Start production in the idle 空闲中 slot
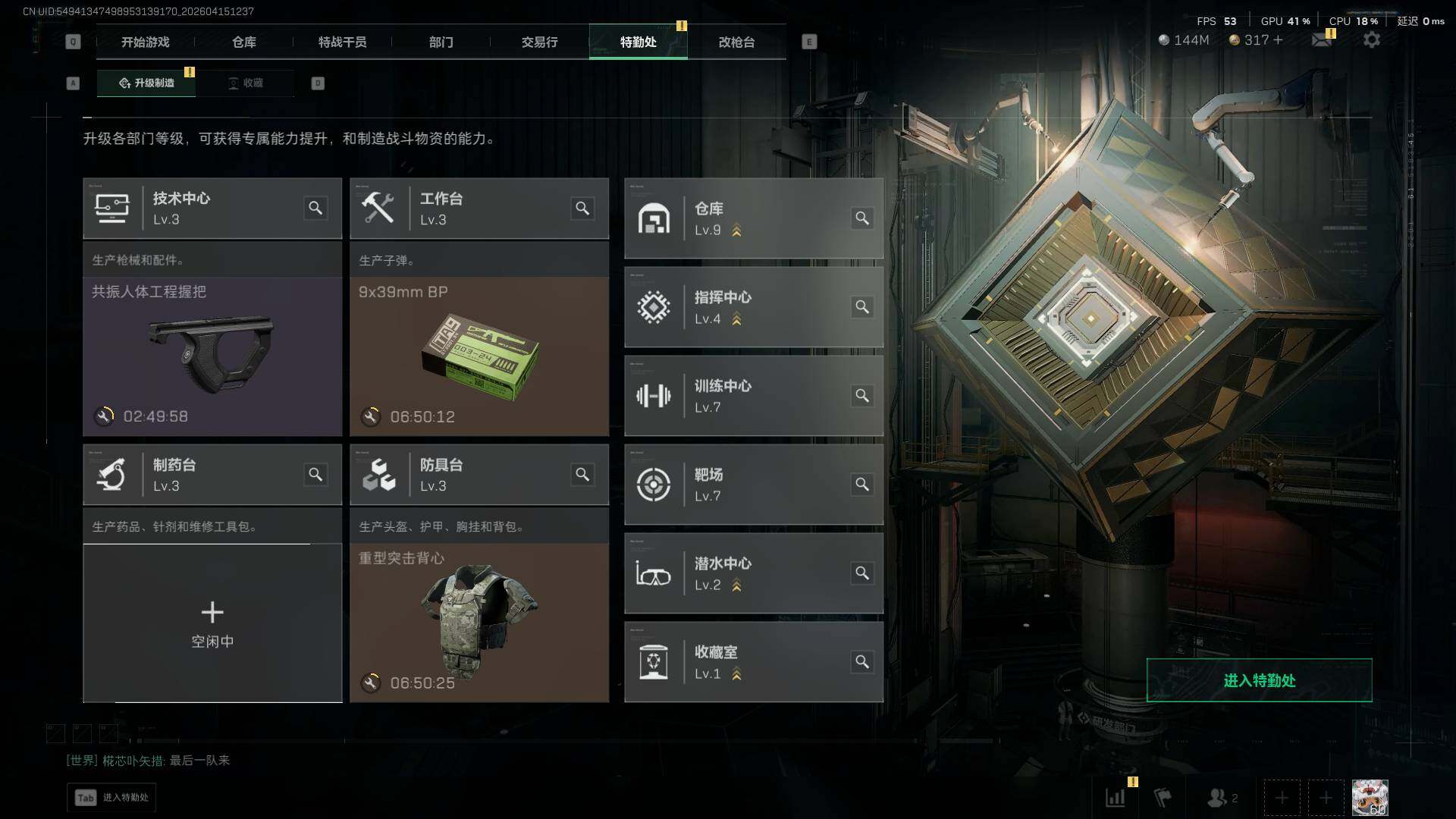The image size is (1456, 819). [212, 623]
